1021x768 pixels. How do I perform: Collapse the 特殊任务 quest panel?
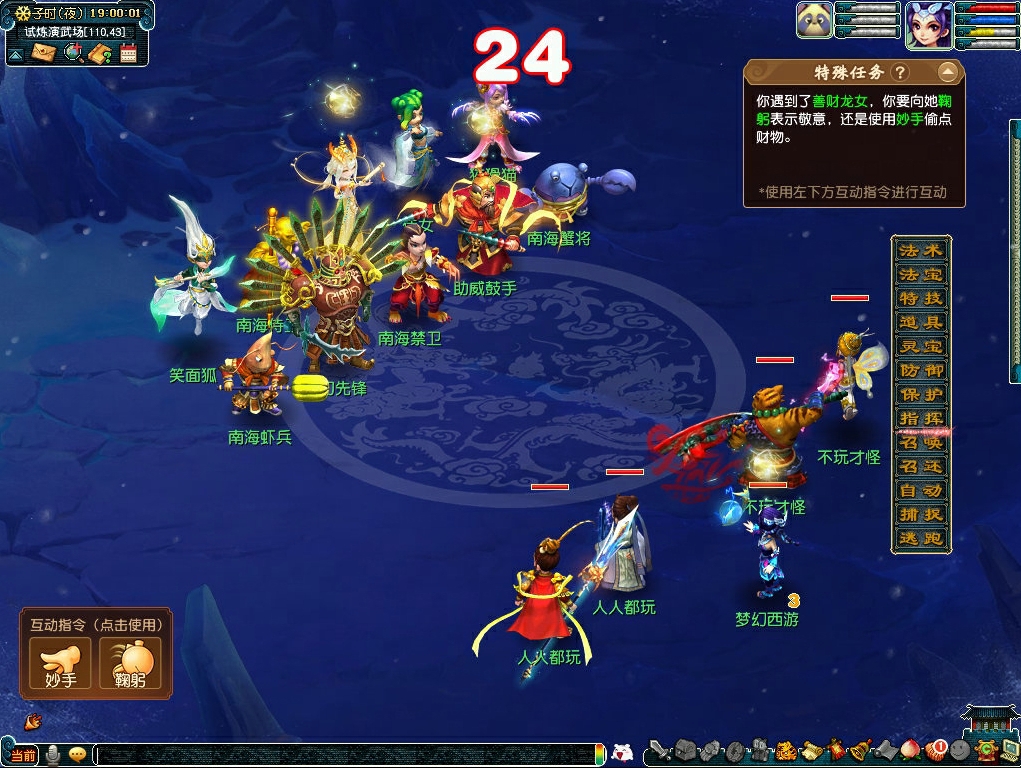point(947,72)
